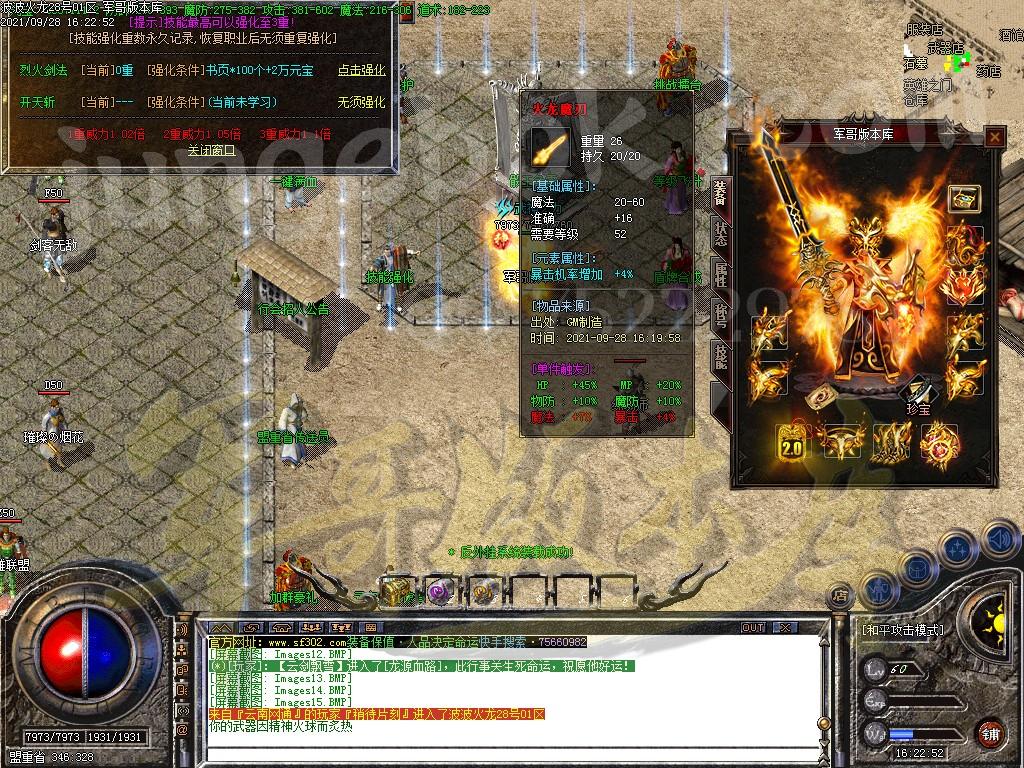Open the 铺 shop button
The width and height of the screenshot is (1024, 768).
click(x=990, y=733)
